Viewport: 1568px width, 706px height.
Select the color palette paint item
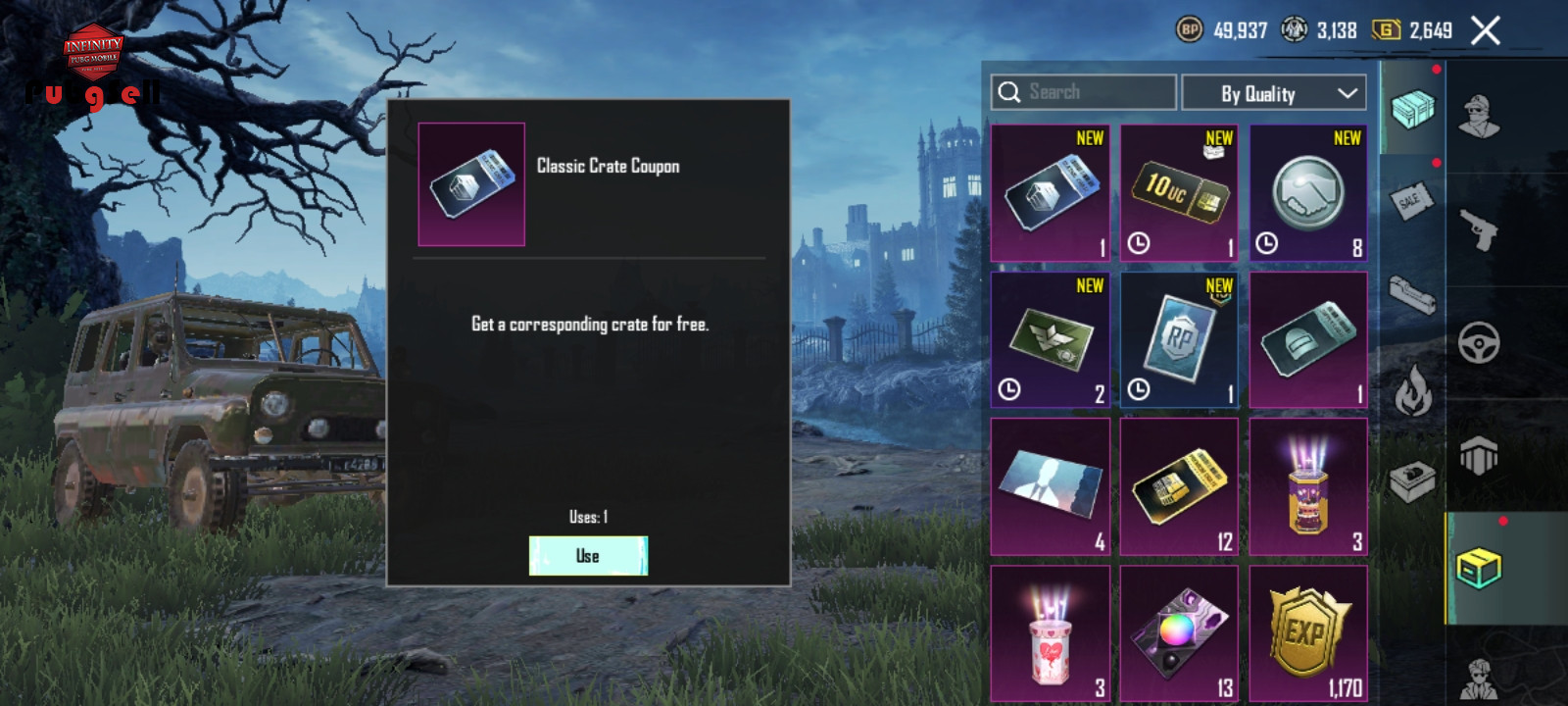coord(1179,633)
